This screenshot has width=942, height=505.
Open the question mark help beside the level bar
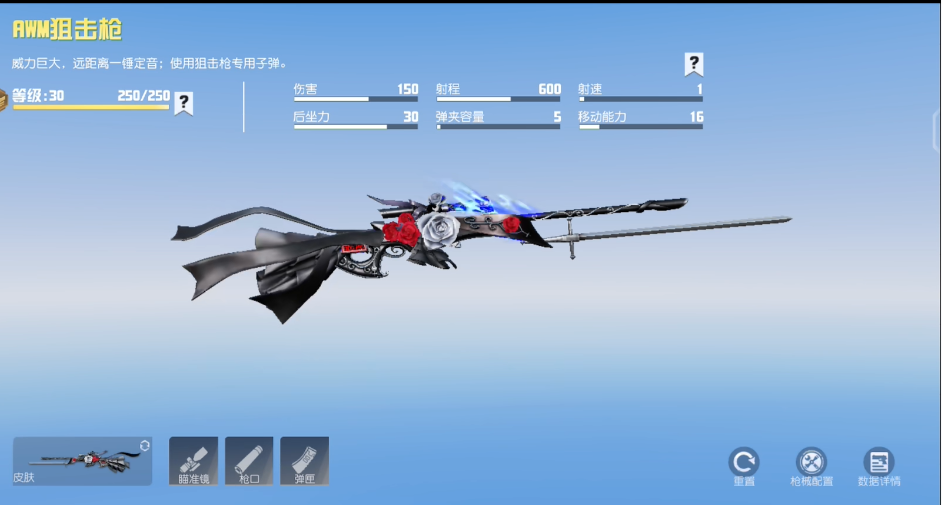[x=184, y=102]
